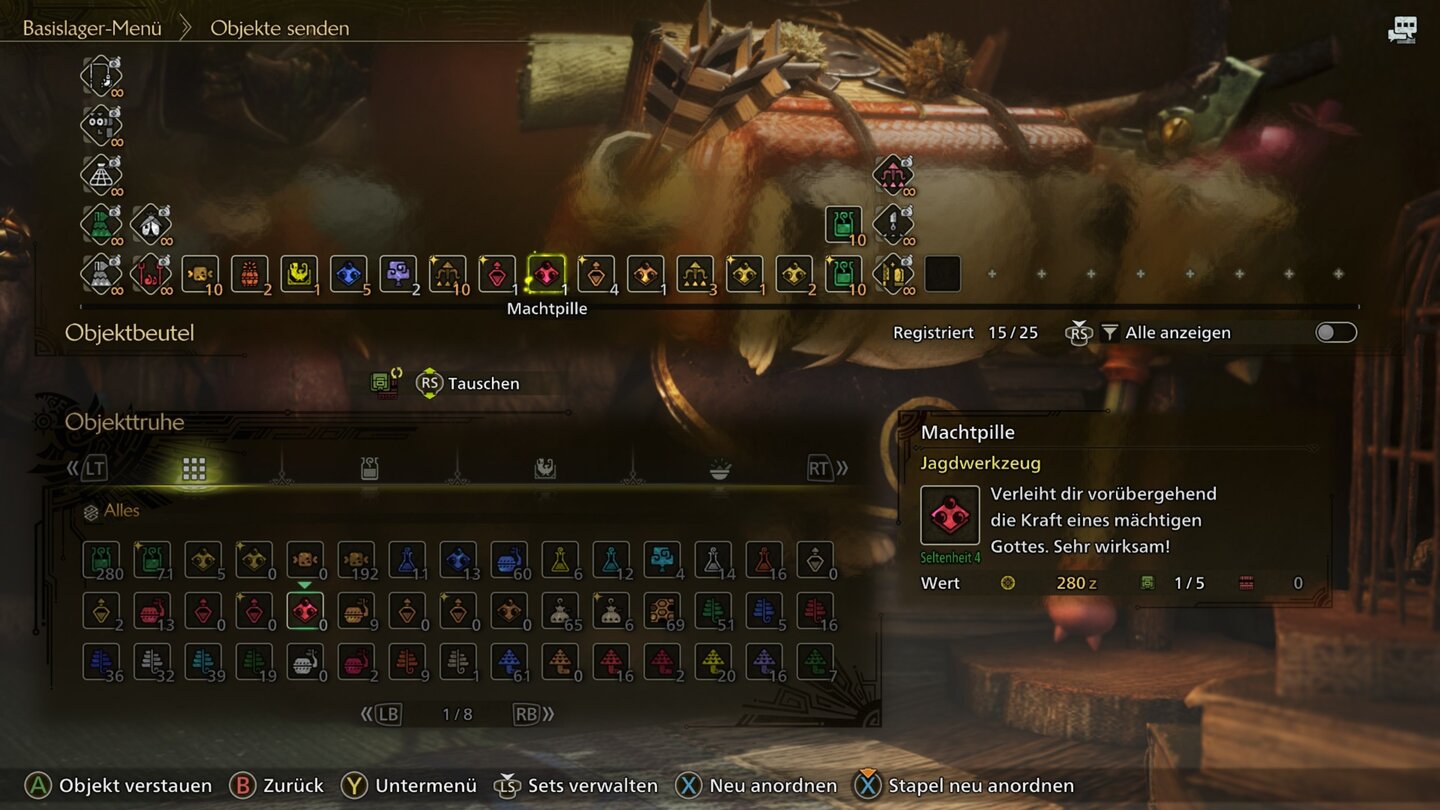This screenshot has width=1440, height=810.
Task: Select the white sack stack of 65
Action: [560, 611]
